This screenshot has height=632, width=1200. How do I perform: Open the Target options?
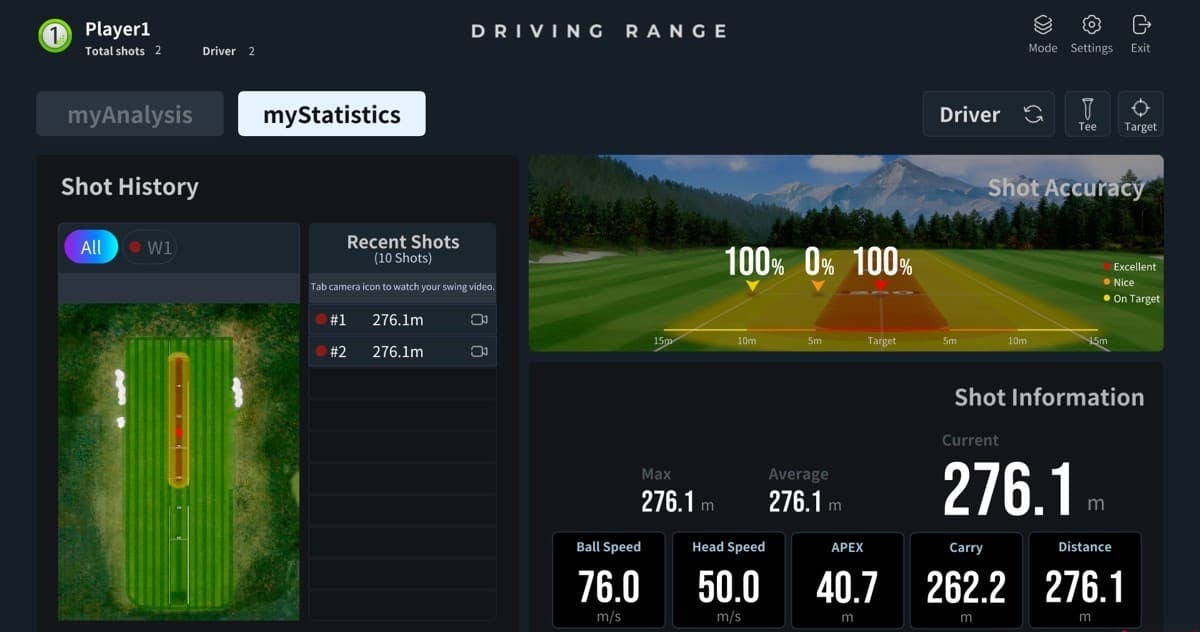[1140, 114]
